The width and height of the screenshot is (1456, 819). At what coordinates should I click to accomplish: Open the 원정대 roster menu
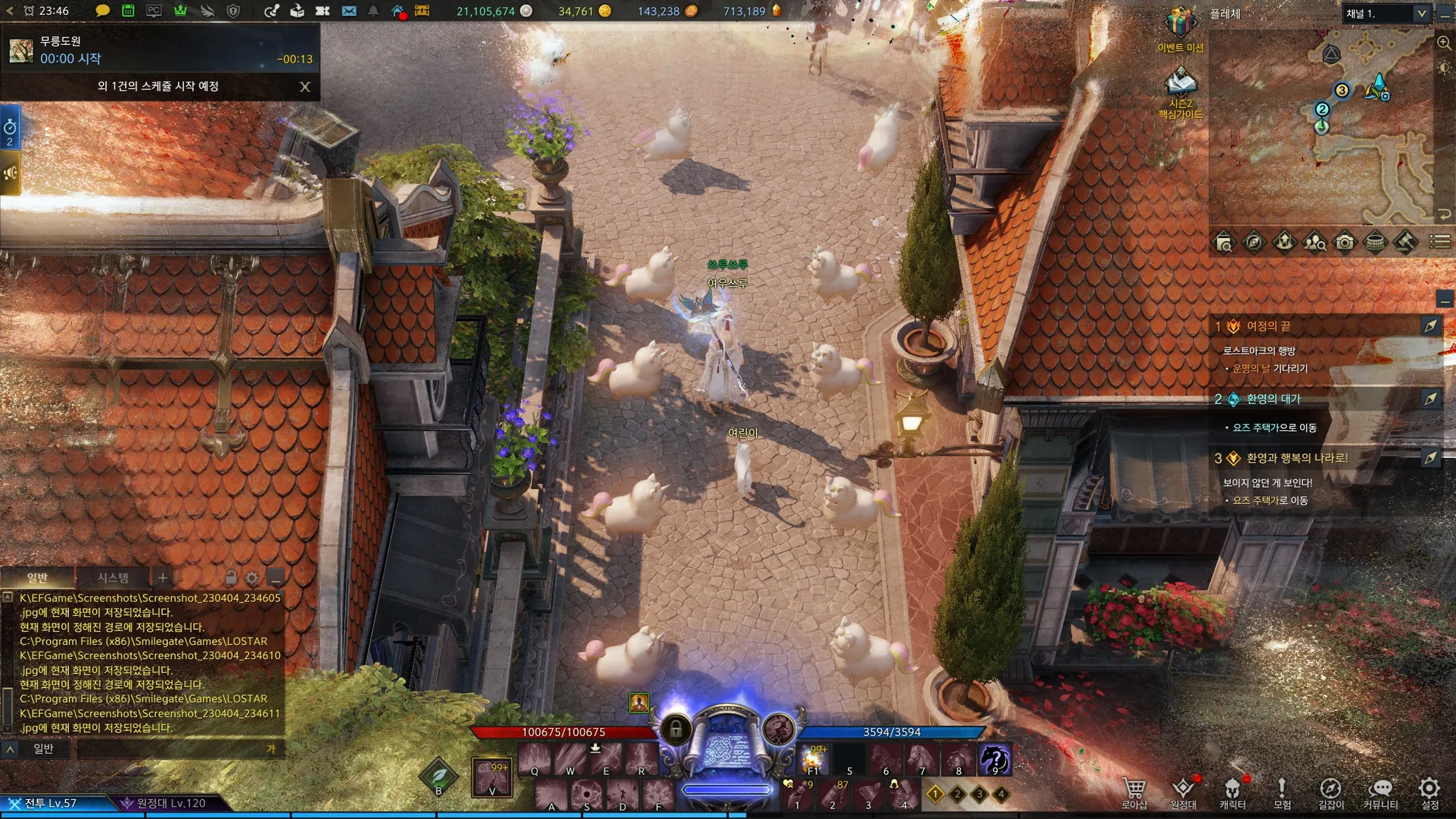click(1183, 791)
